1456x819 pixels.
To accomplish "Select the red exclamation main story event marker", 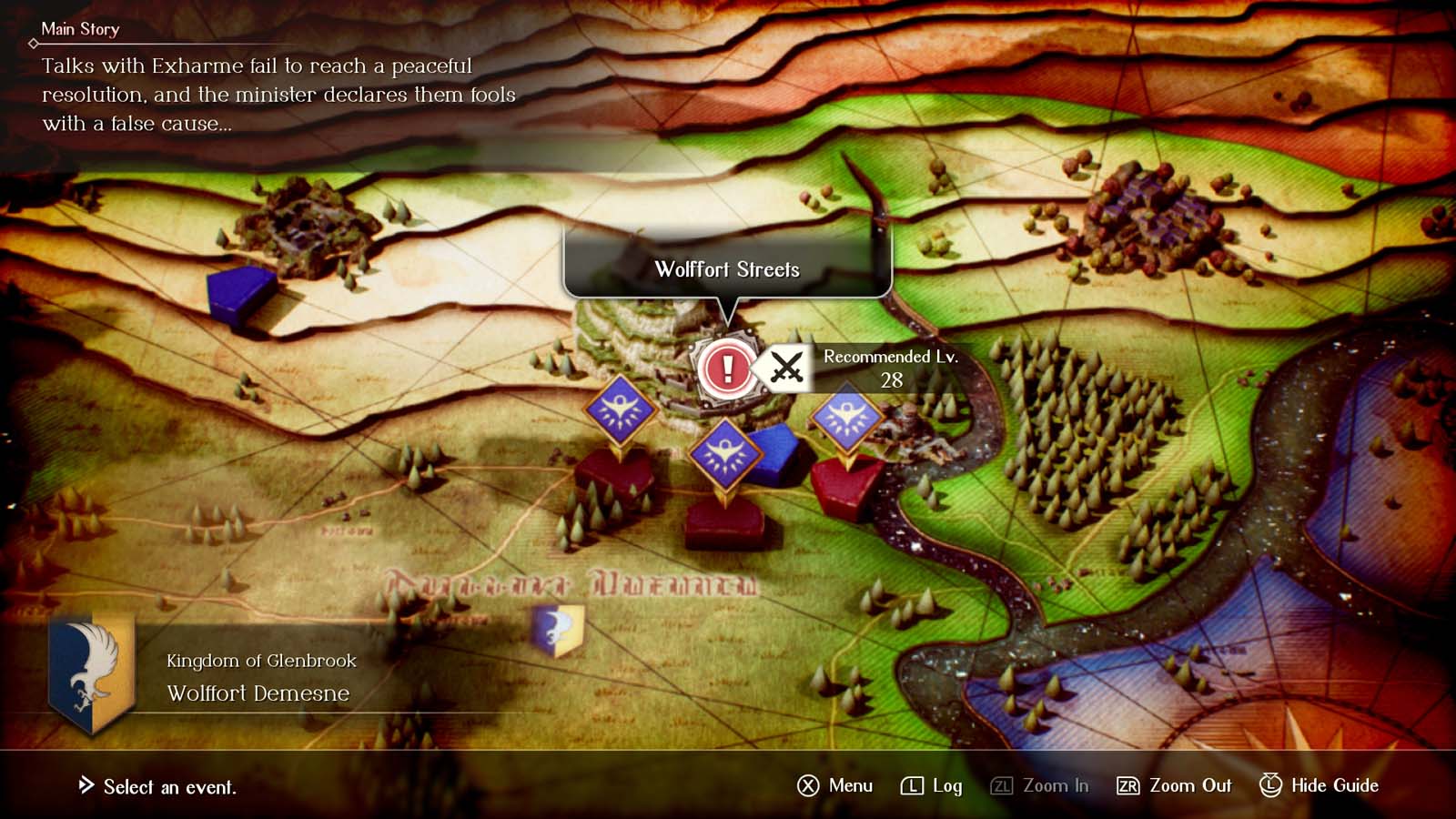I will (x=727, y=369).
